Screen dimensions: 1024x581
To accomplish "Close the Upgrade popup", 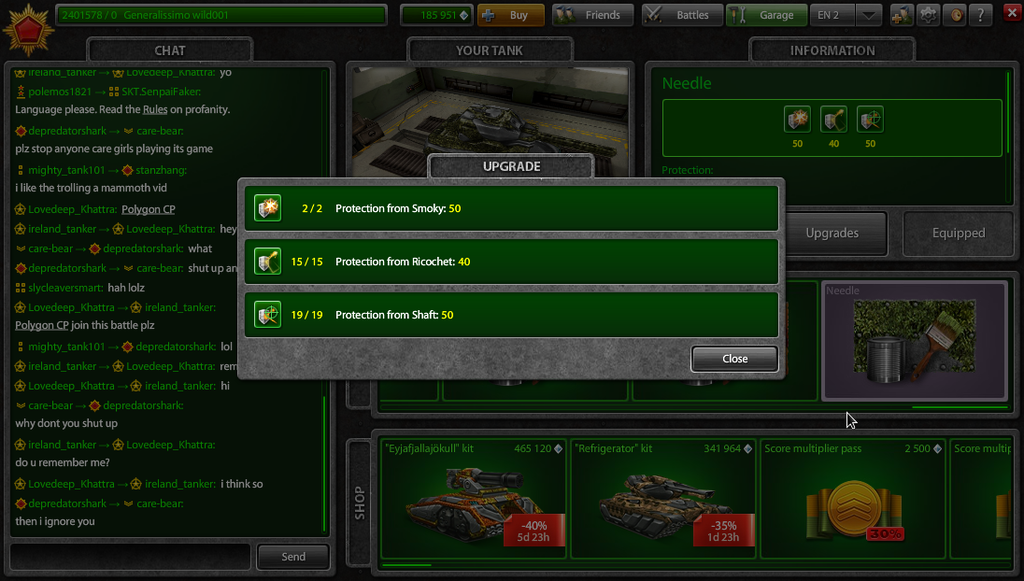I will click(x=734, y=359).
